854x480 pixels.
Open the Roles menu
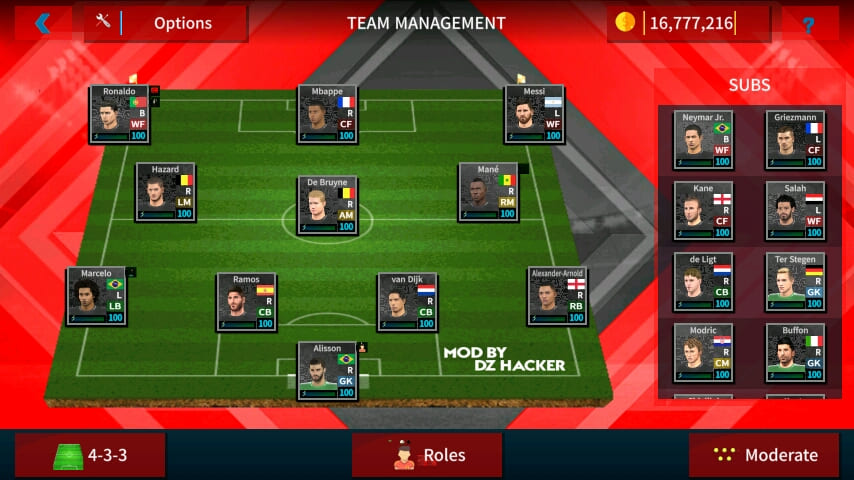(426, 455)
